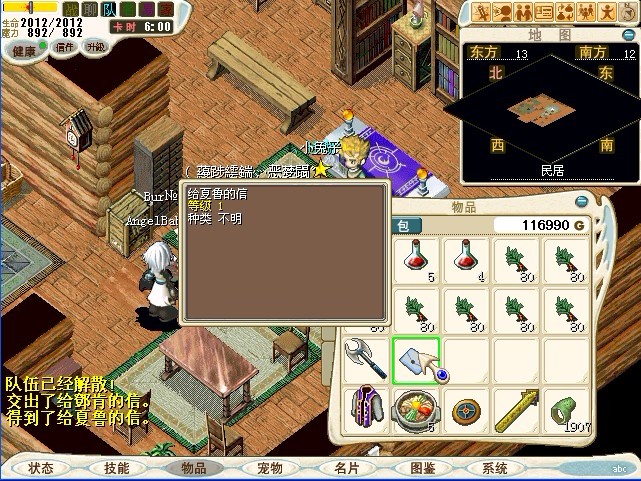Choose the hot pot food item
Screen dimensions: 641x481
[x=416, y=410]
